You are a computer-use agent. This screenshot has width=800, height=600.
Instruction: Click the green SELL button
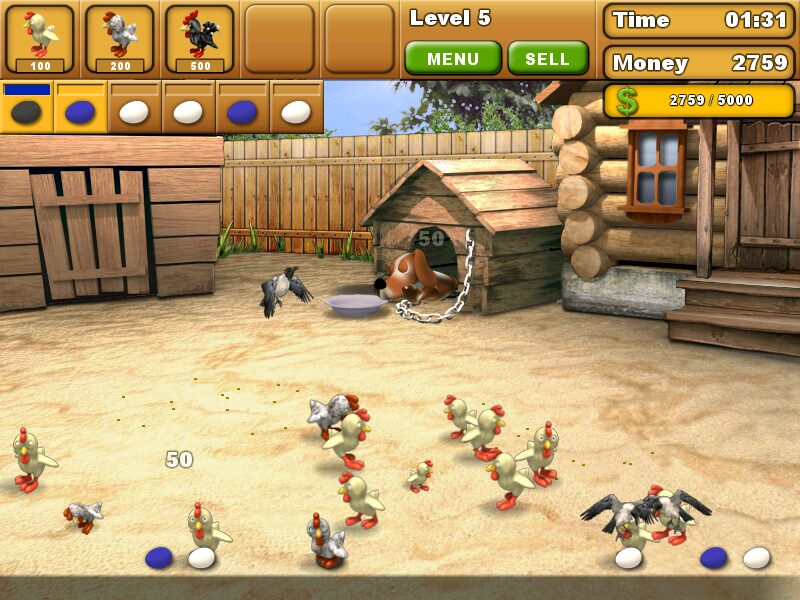click(547, 59)
